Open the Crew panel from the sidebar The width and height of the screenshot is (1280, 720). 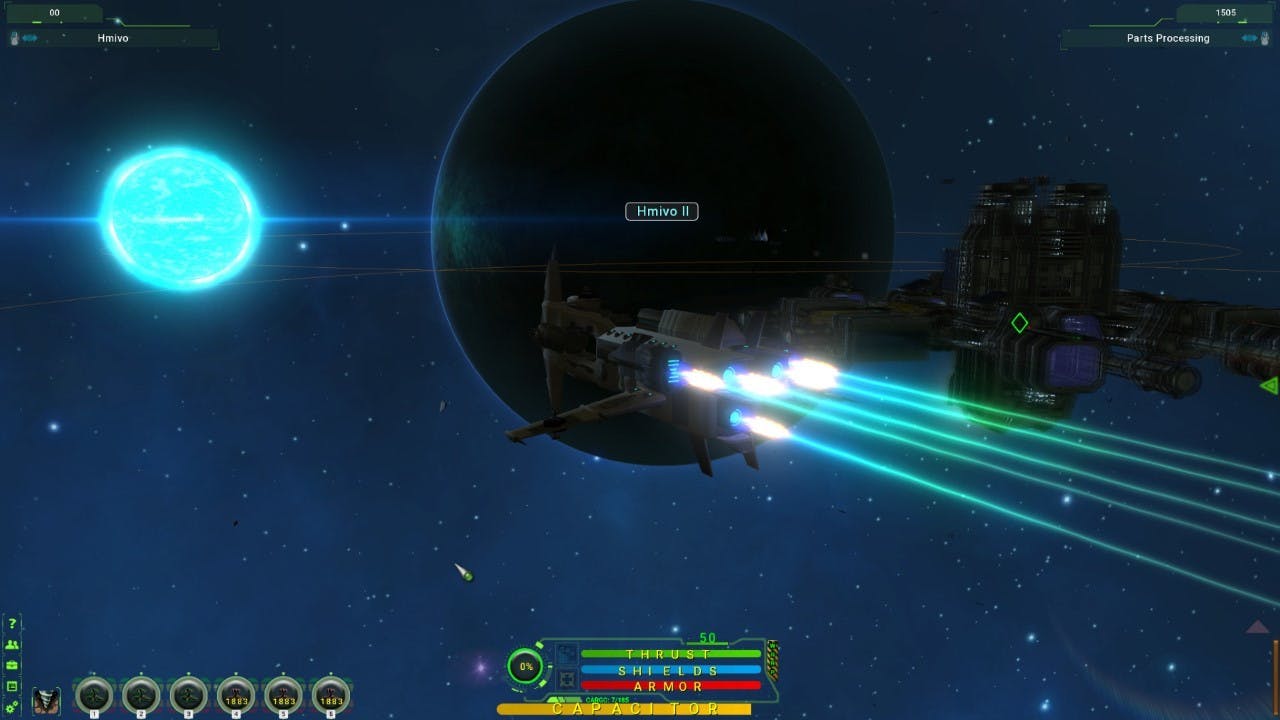[x=12, y=645]
